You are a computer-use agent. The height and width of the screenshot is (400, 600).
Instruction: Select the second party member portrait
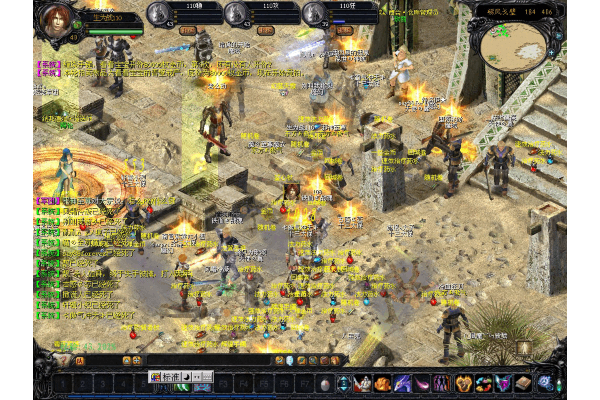click(x=237, y=14)
